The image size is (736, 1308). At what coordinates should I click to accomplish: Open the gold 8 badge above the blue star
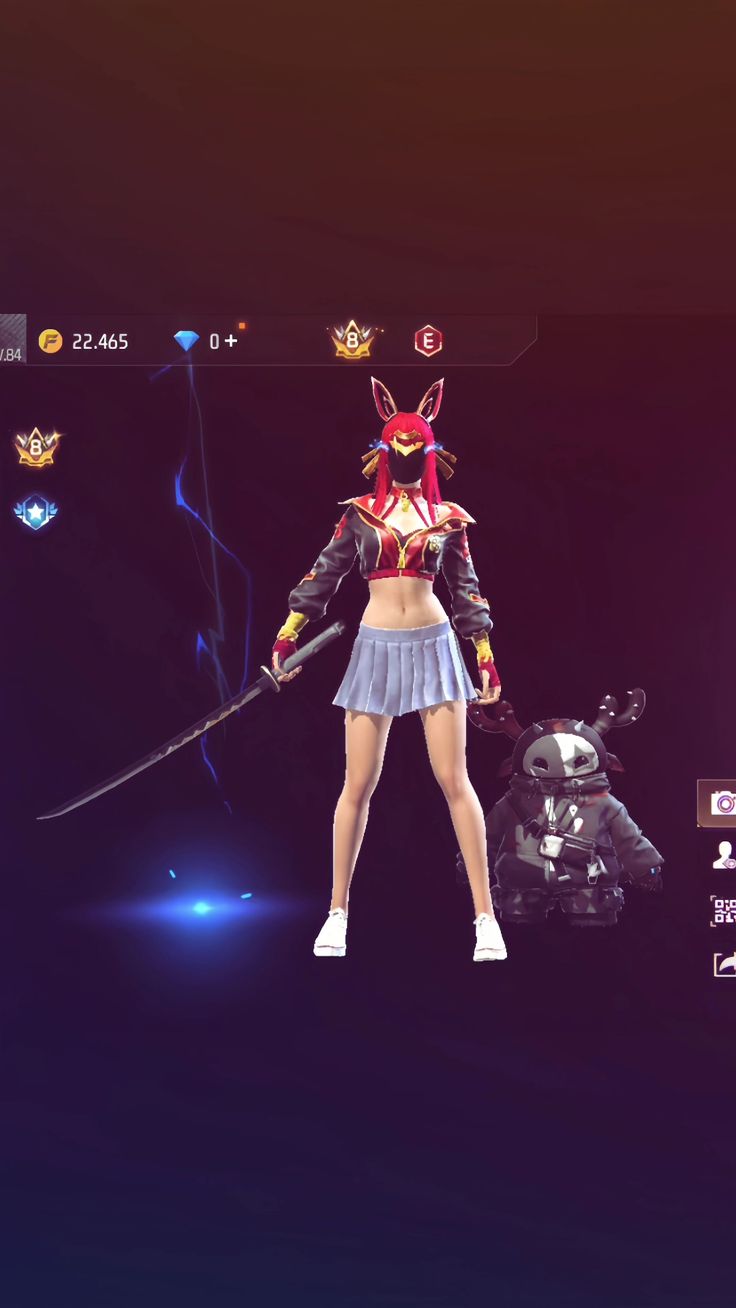click(x=36, y=447)
